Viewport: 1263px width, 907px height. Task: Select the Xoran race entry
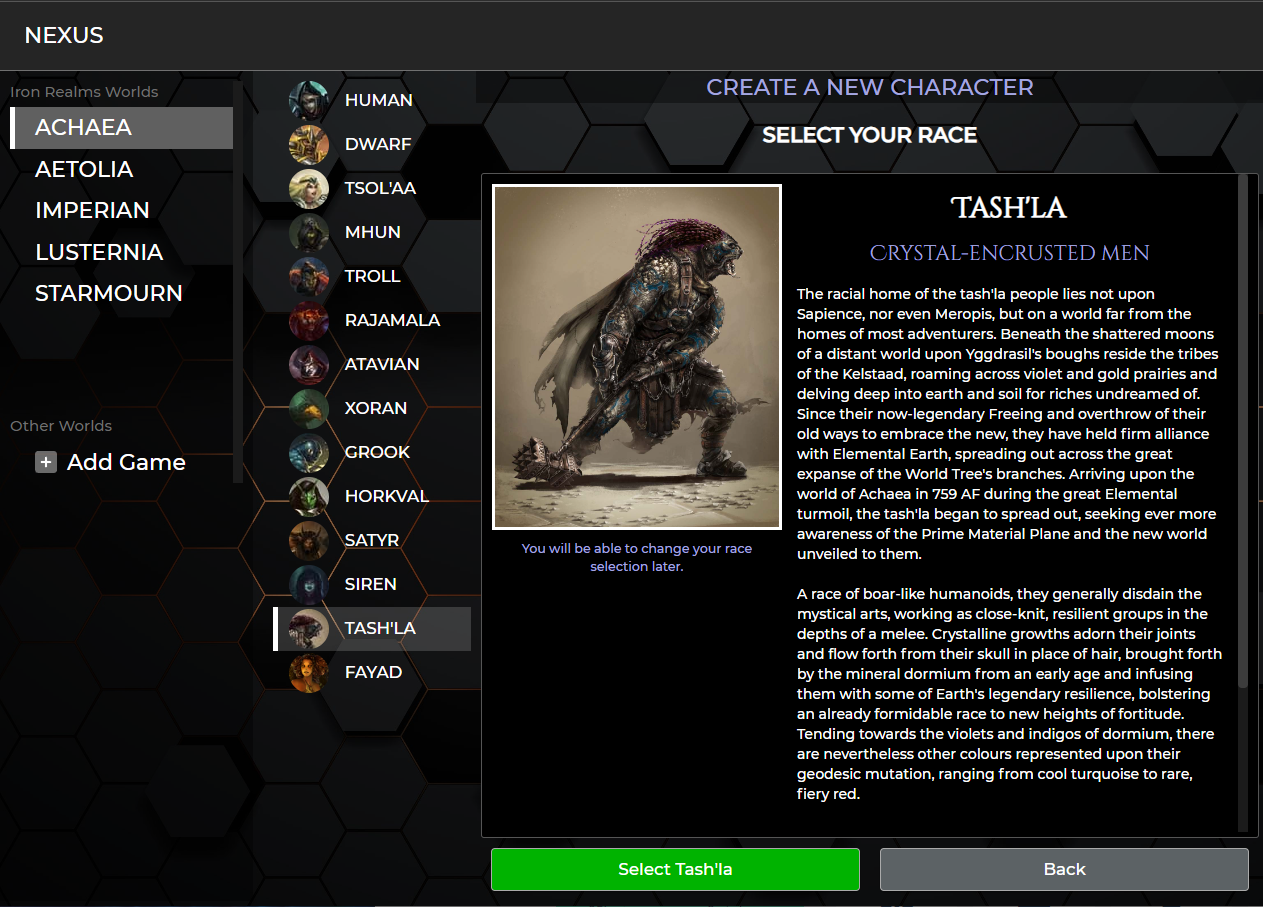coord(375,408)
